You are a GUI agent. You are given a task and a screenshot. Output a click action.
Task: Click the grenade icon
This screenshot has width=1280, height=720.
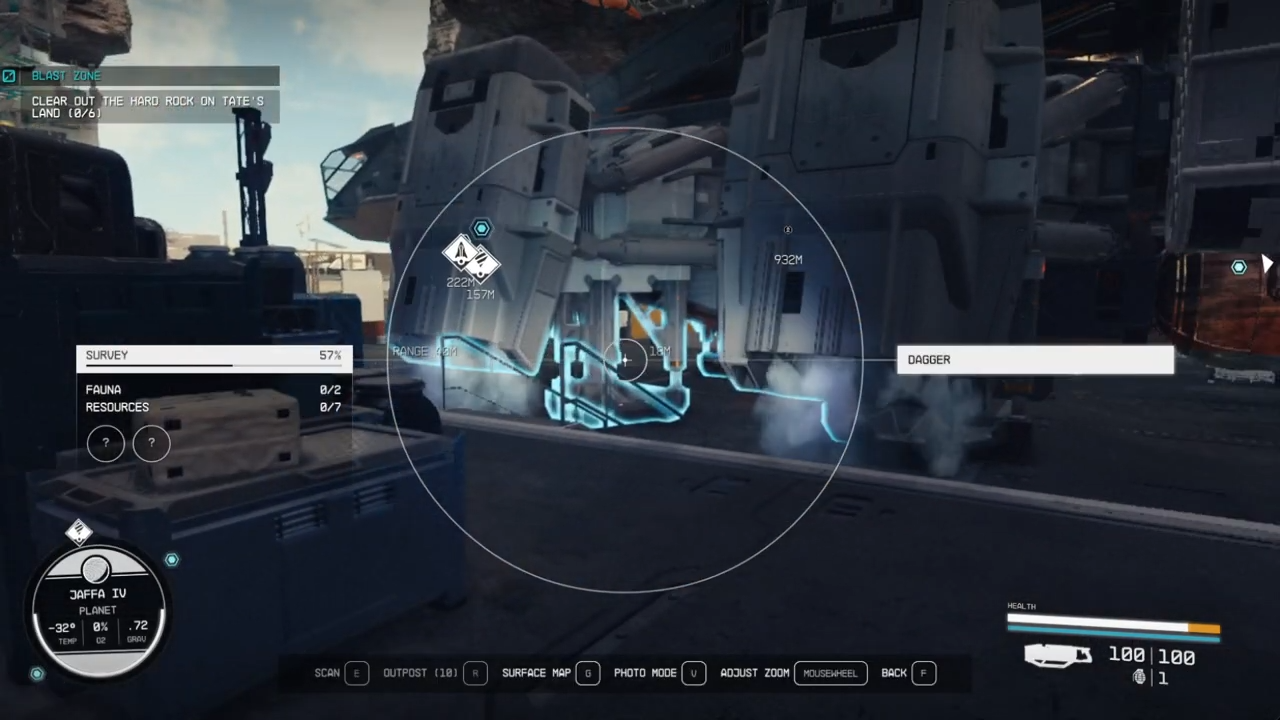[x=1139, y=678]
